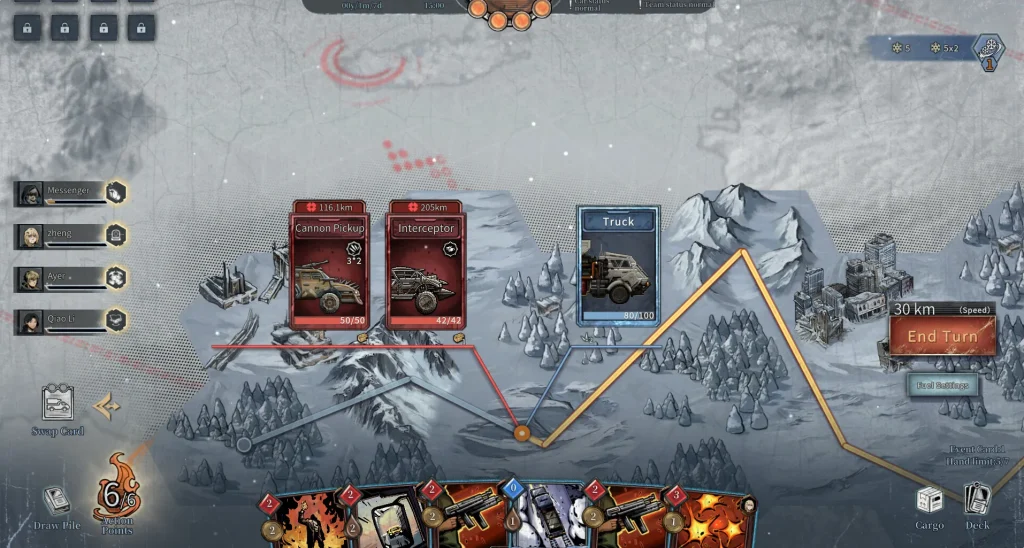Image resolution: width=1024 pixels, height=548 pixels.
Task: Target the Interceptor enemy card
Action: (426, 265)
